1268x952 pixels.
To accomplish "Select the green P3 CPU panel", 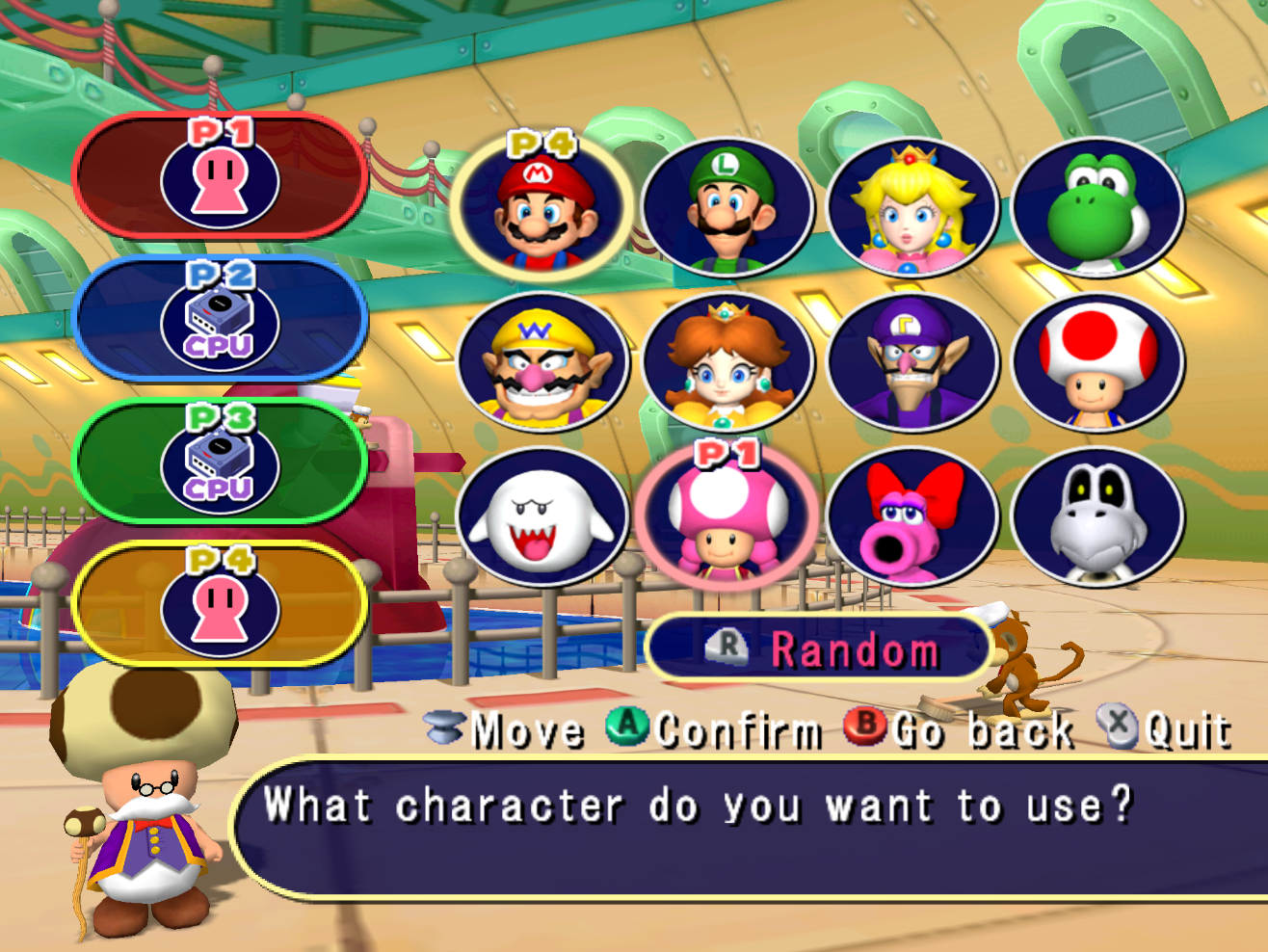I will tap(221, 463).
